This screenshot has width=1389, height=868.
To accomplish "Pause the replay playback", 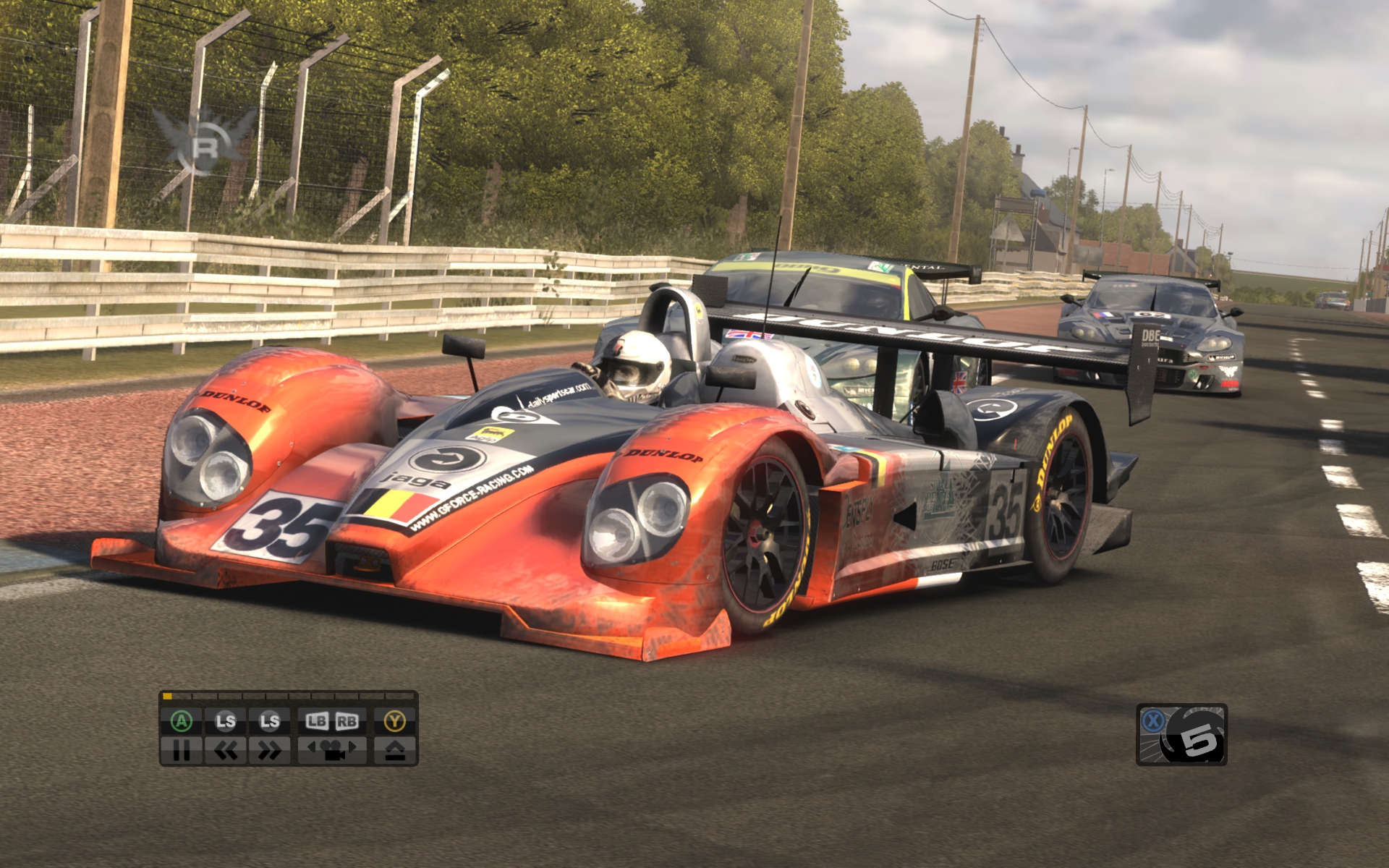I will coord(182,751).
